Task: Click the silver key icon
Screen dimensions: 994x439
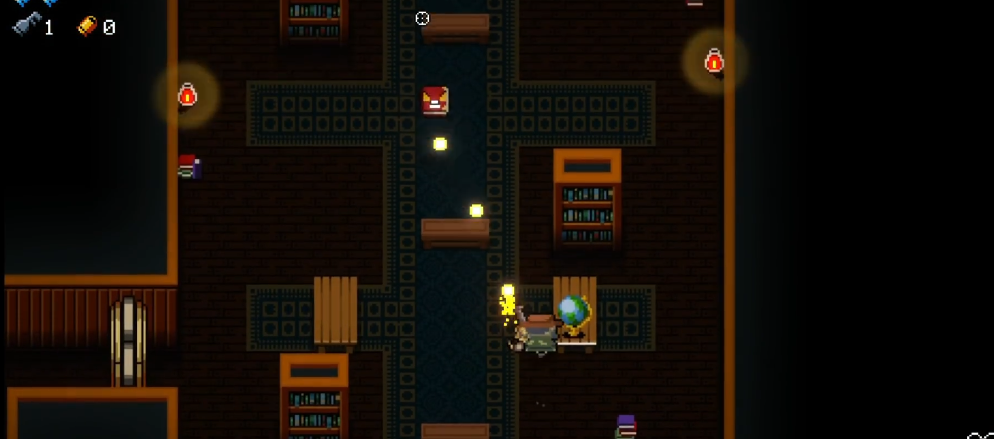Action: [x=26, y=26]
